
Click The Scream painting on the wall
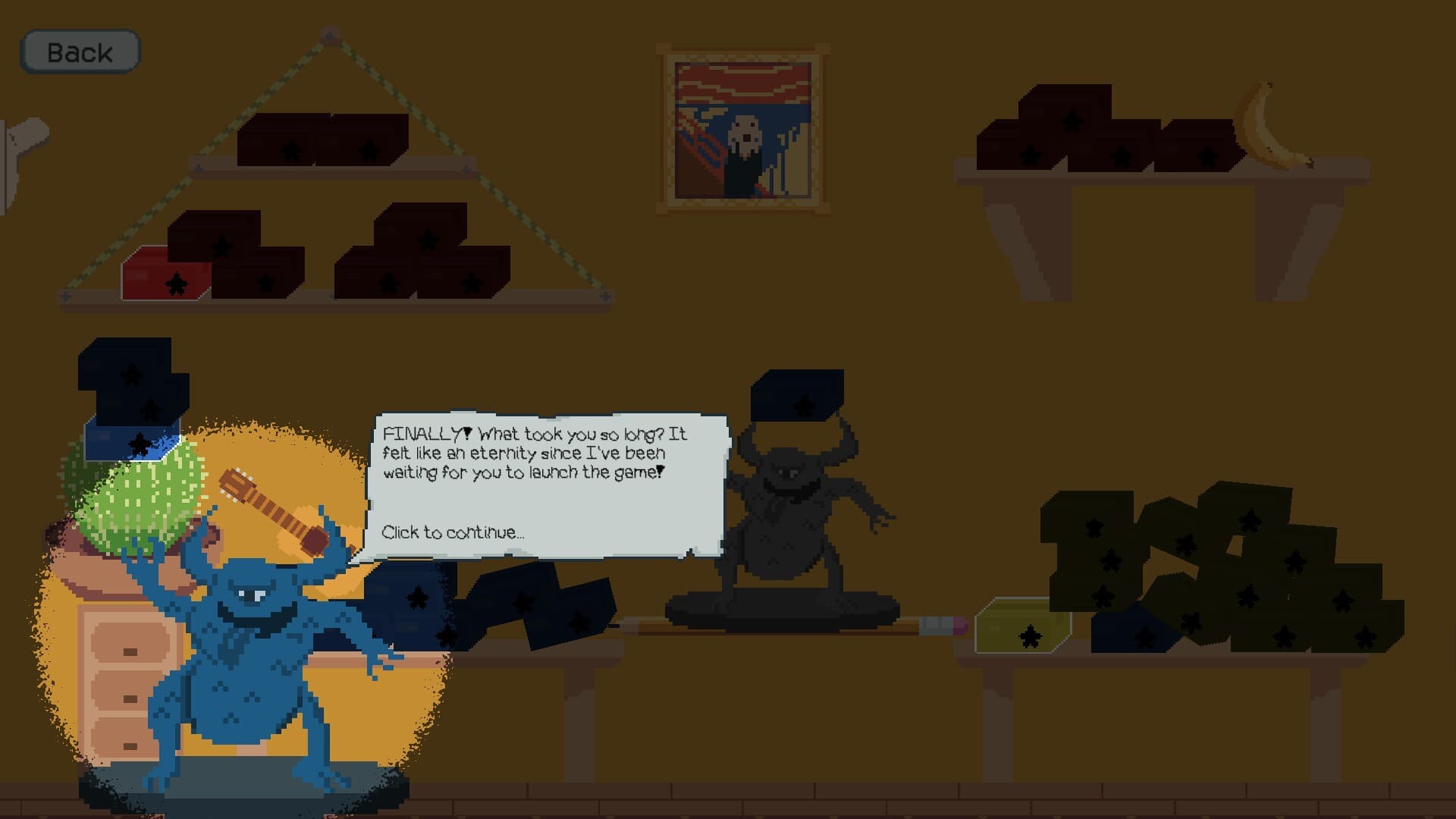pos(739,129)
